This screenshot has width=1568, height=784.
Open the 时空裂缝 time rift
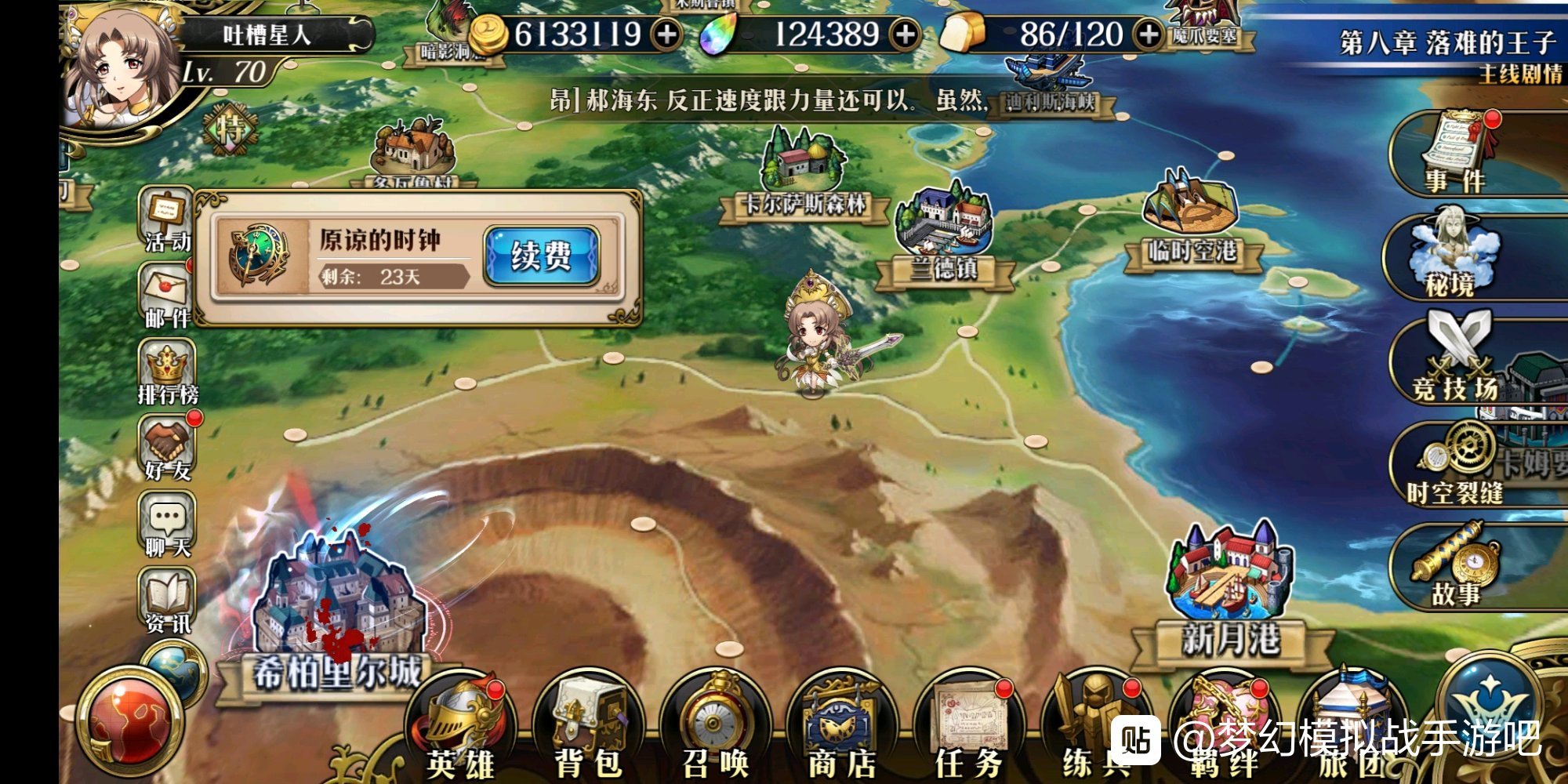coord(1455,464)
